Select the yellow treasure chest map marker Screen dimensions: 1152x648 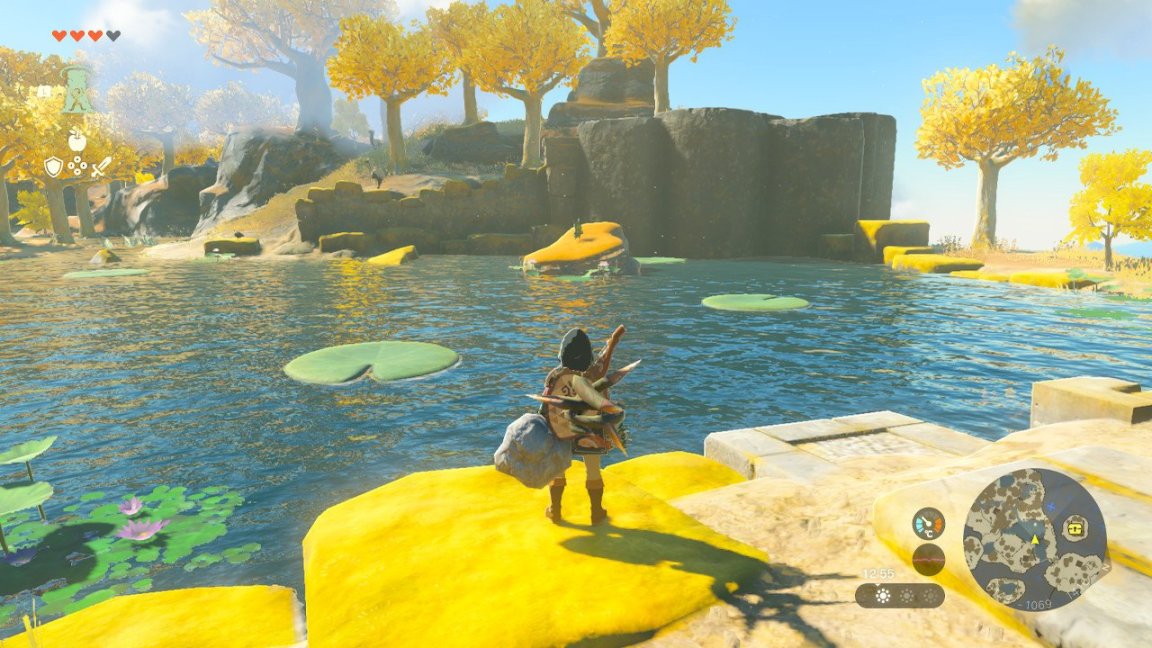coord(1075,531)
